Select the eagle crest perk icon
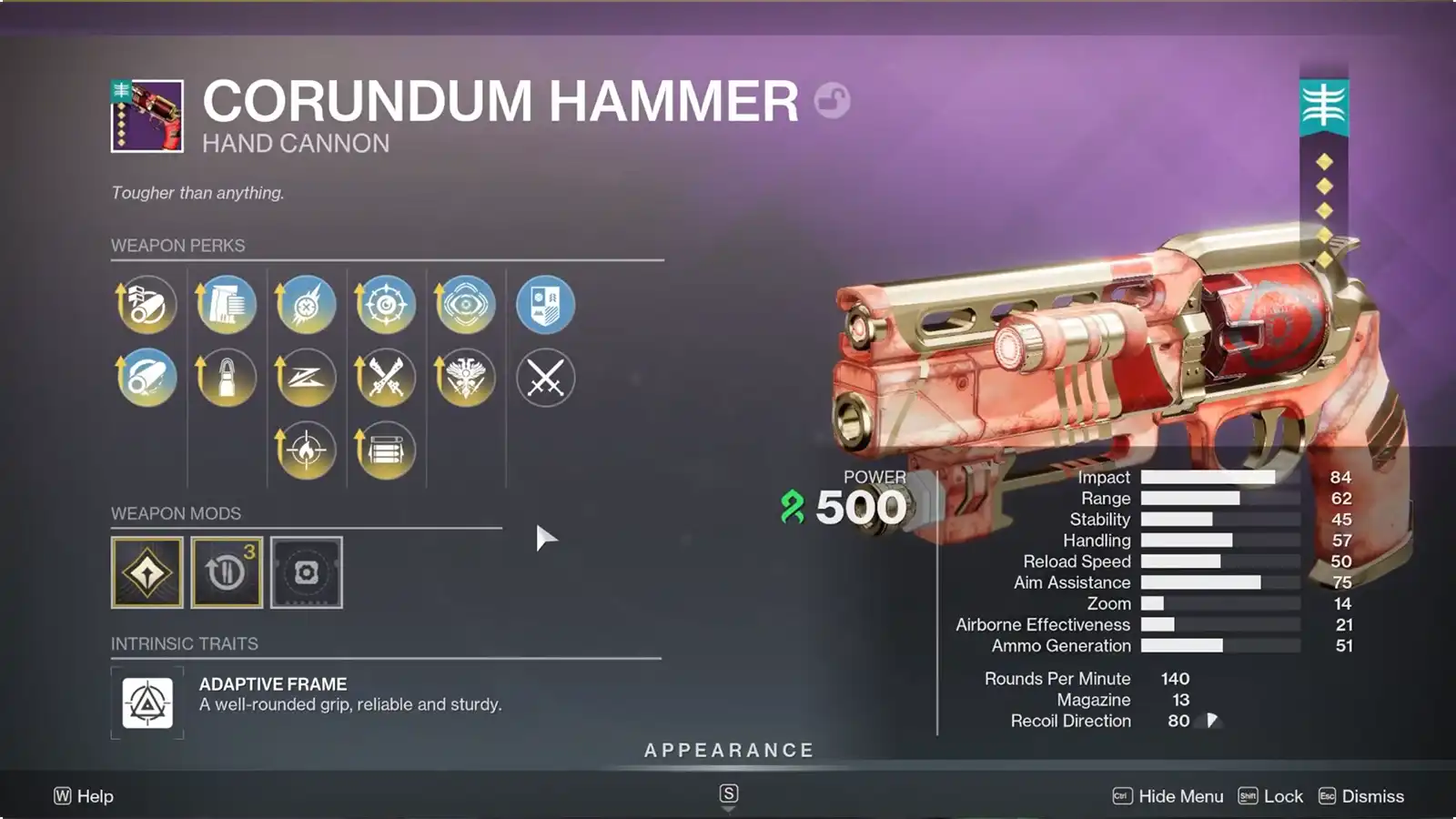Viewport: 1456px width, 819px height. coord(466,378)
